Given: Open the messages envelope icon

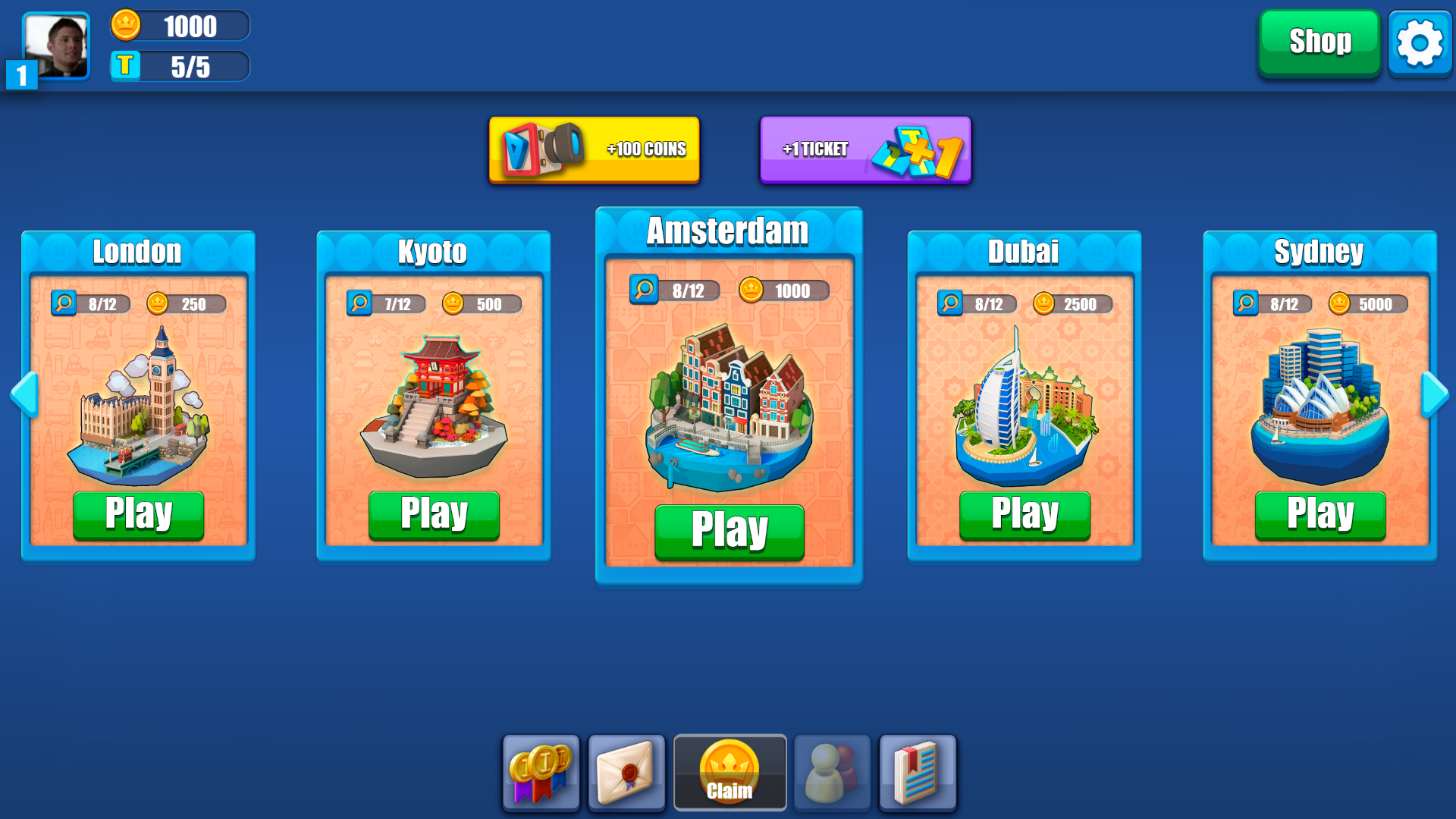Looking at the screenshot, I should pyautogui.click(x=628, y=772).
